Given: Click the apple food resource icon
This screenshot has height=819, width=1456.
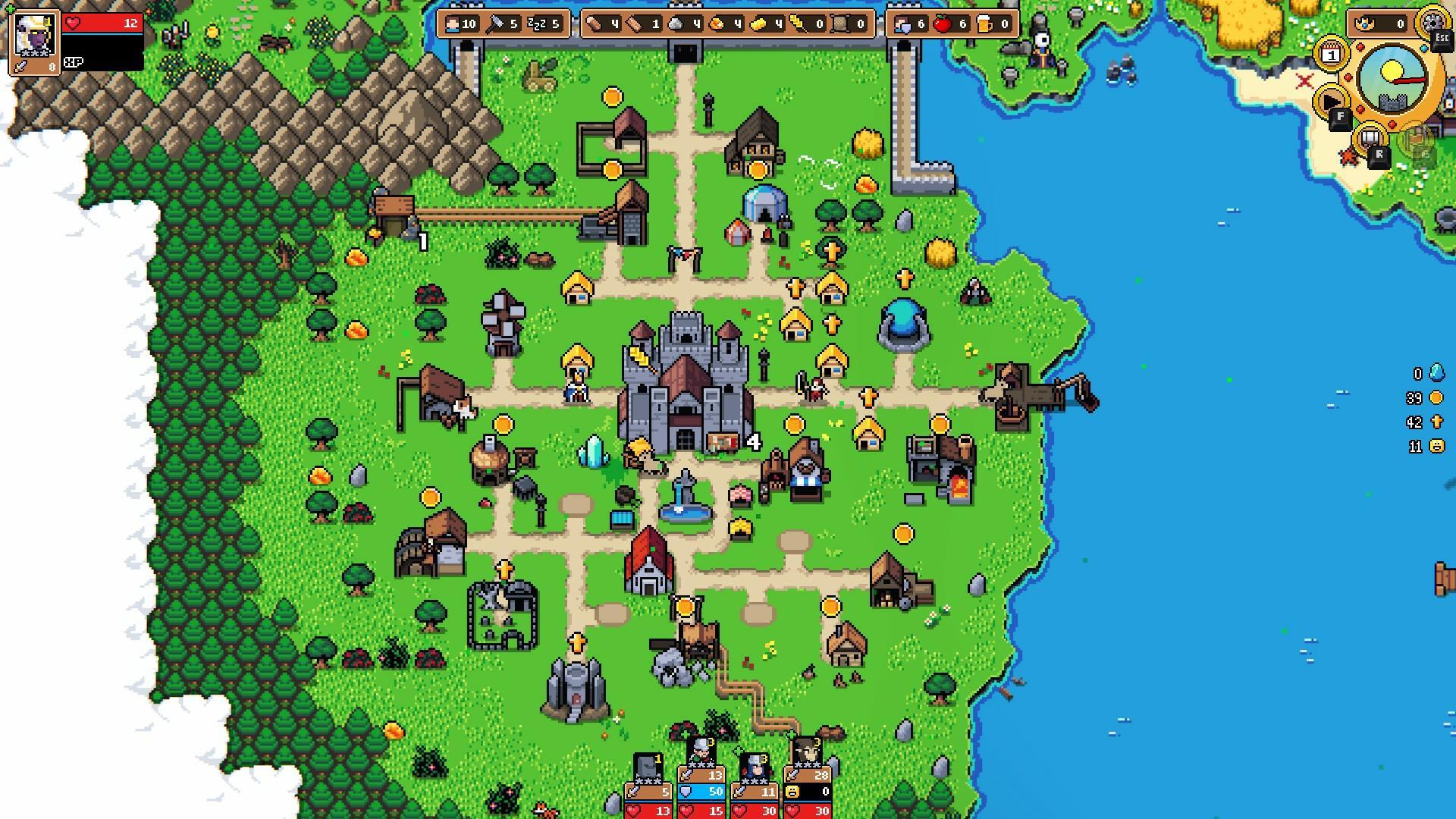Looking at the screenshot, I should (x=945, y=25).
